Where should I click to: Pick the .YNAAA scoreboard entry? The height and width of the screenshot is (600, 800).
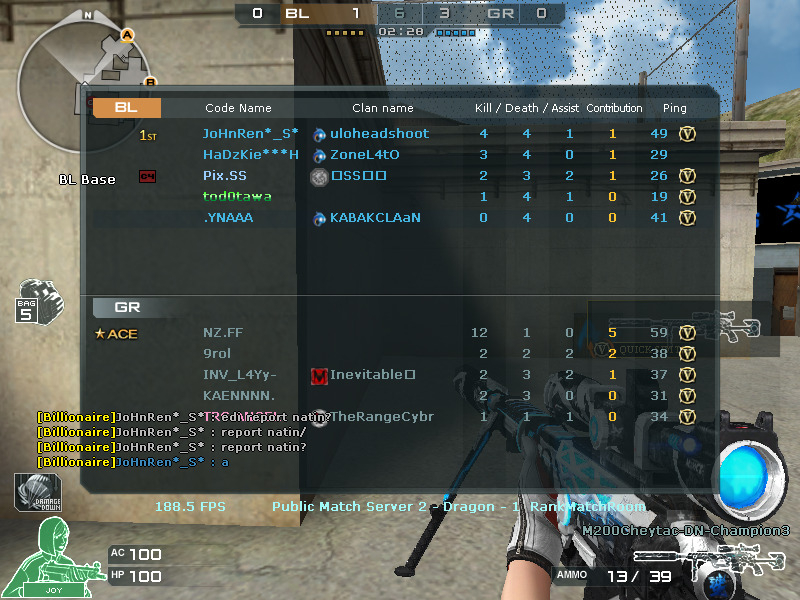click(x=228, y=217)
